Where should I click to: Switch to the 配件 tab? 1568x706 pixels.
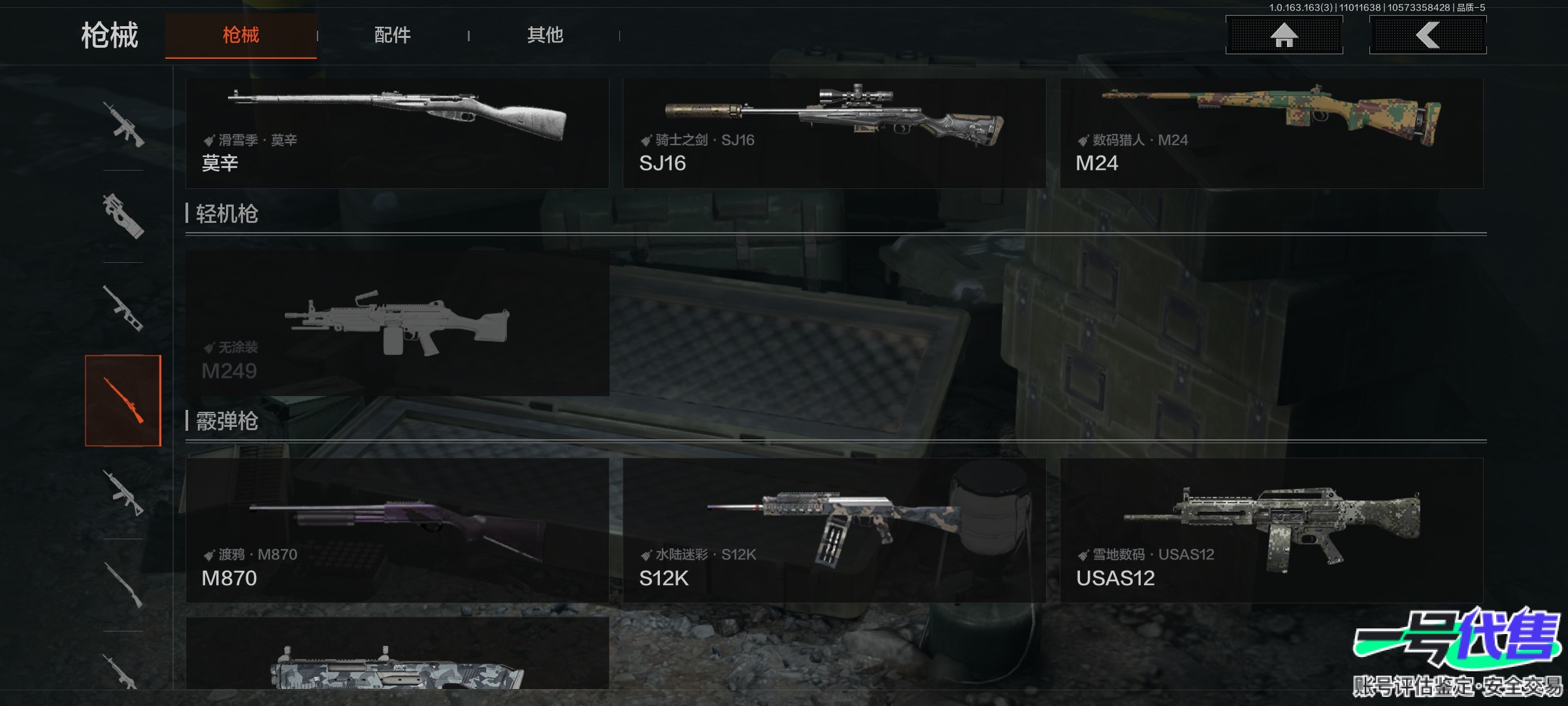(x=392, y=35)
